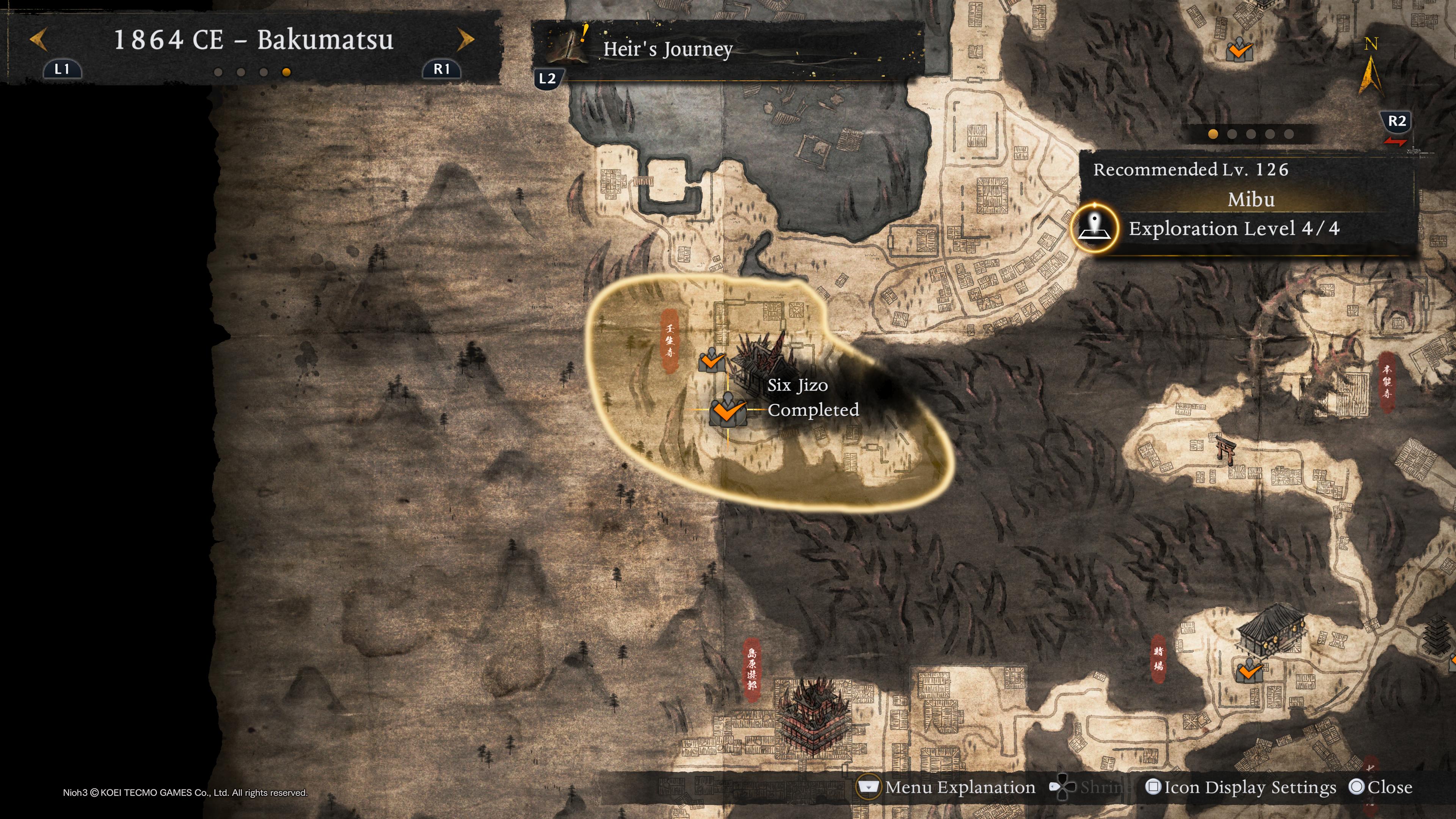Viewport: 1456px width, 819px height.
Task: Advance to the next era with the right arrow
Action: click(465, 39)
